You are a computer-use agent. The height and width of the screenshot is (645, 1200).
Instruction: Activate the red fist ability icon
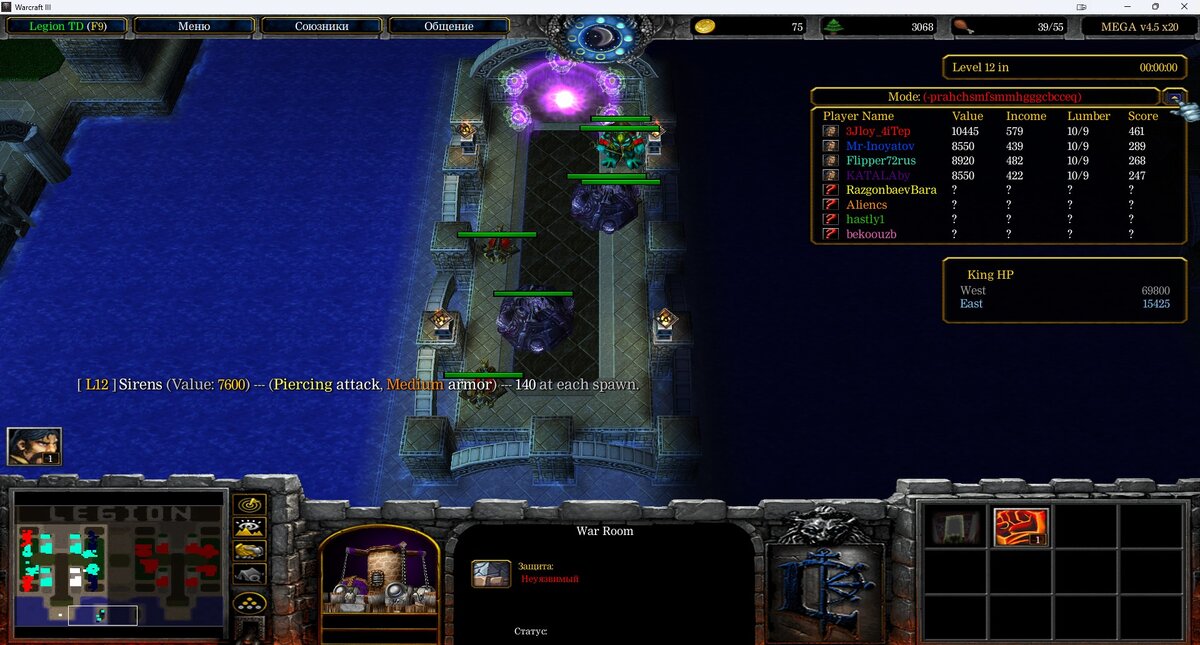click(x=1020, y=527)
